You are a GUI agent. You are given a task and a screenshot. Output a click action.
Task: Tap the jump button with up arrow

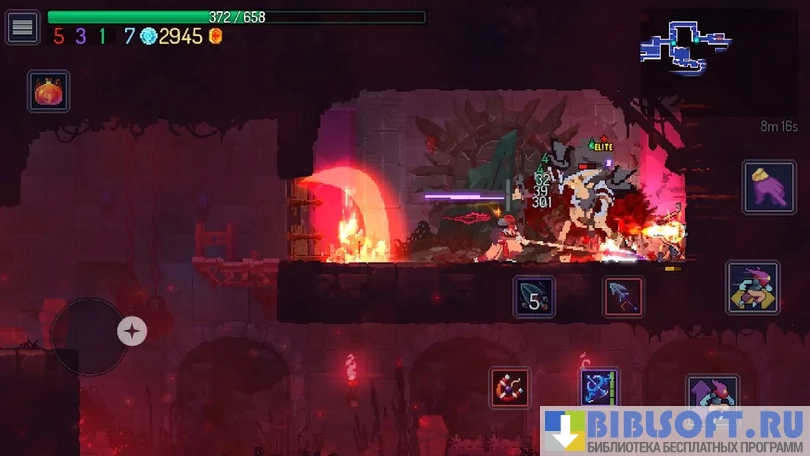(x=711, y=391)
